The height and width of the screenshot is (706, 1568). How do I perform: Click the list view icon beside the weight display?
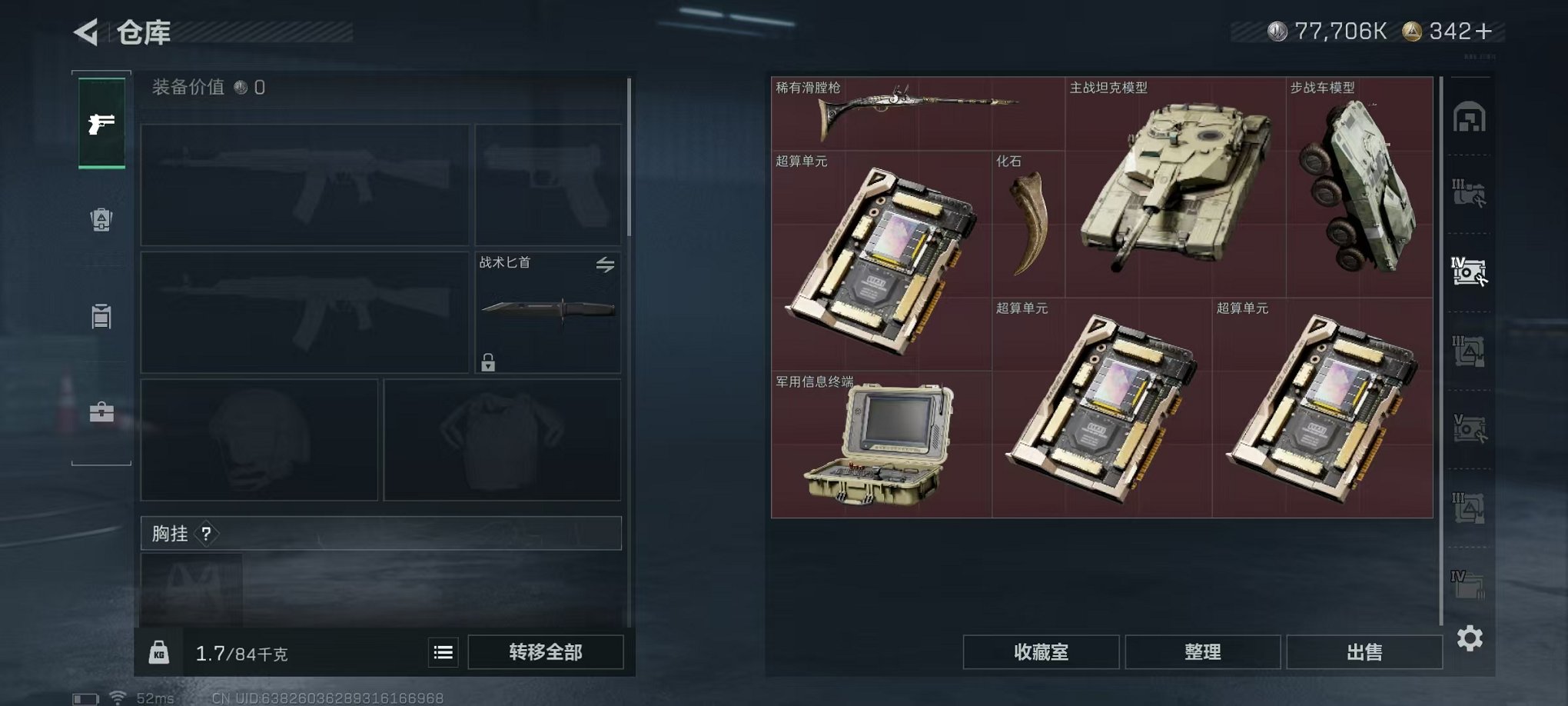pyautogui.click(x=442, y=651)
